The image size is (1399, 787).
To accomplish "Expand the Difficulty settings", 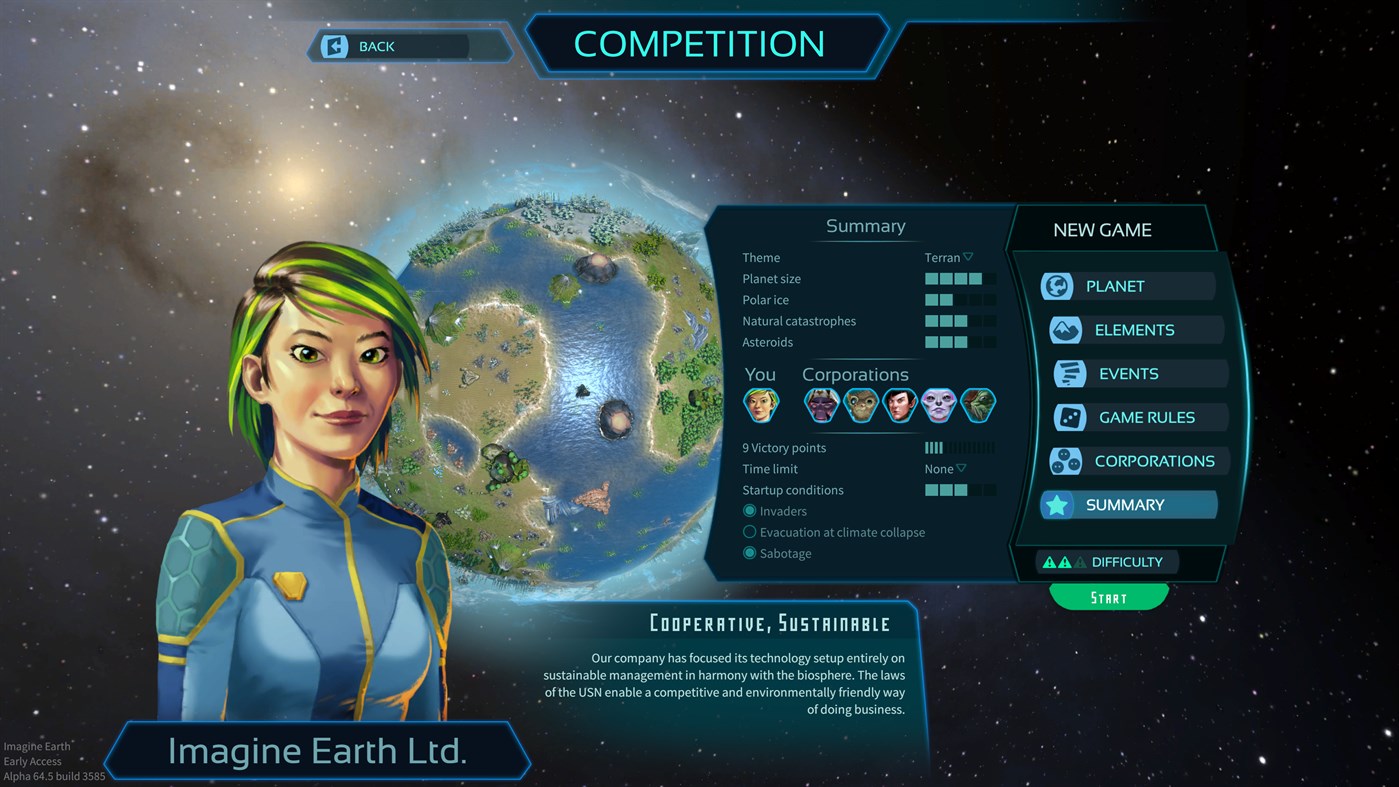I will (1107, 561).
